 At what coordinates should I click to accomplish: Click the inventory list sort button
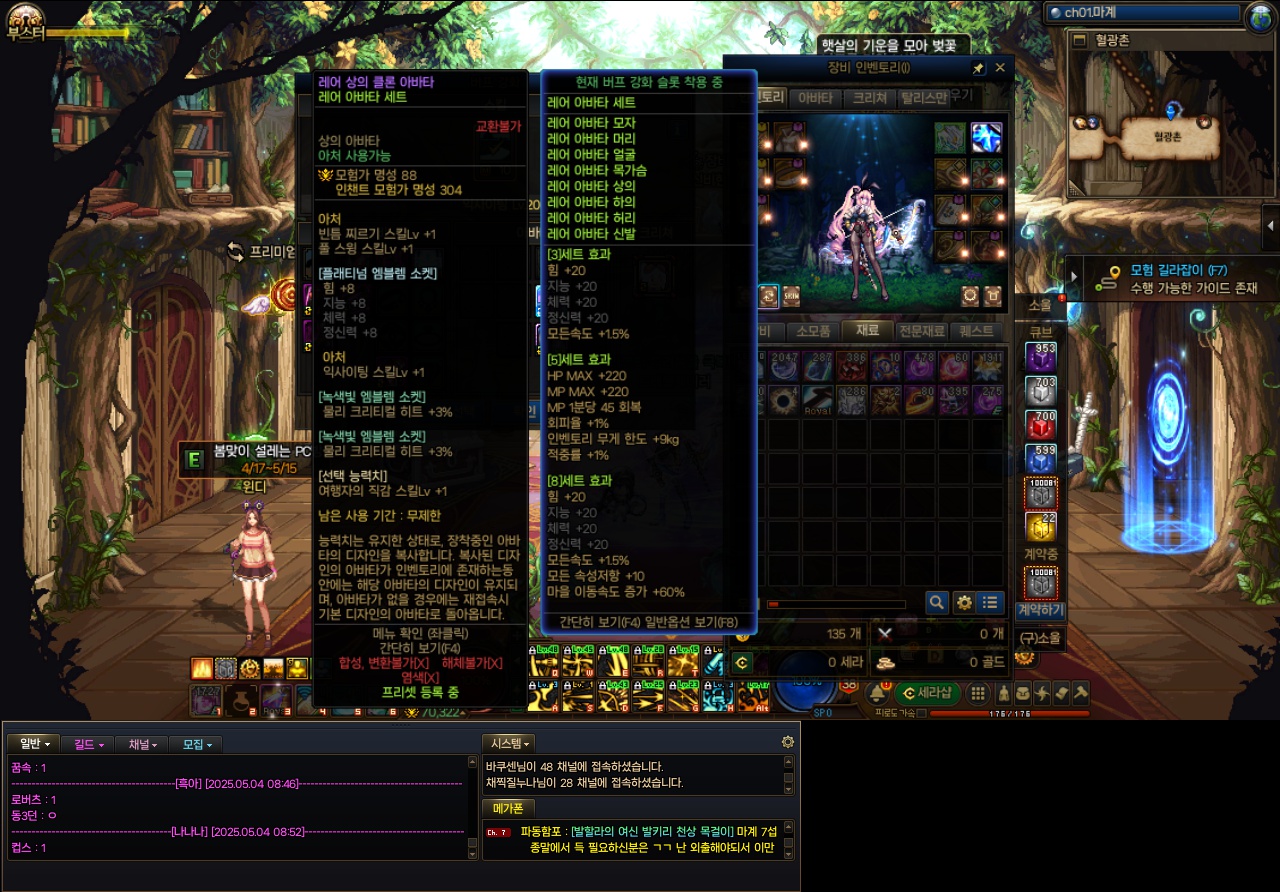[990, 602]
